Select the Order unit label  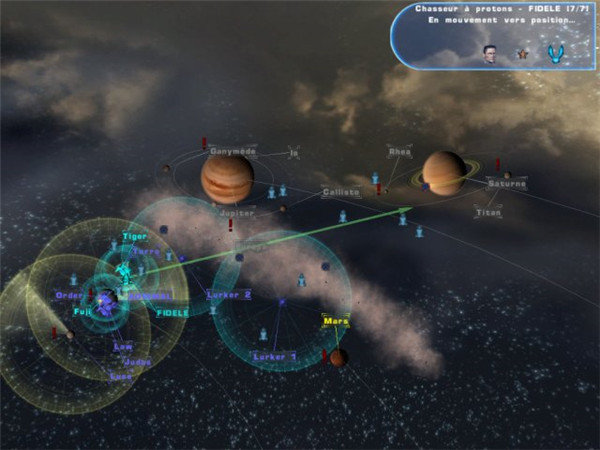click(x=68, y=295)
